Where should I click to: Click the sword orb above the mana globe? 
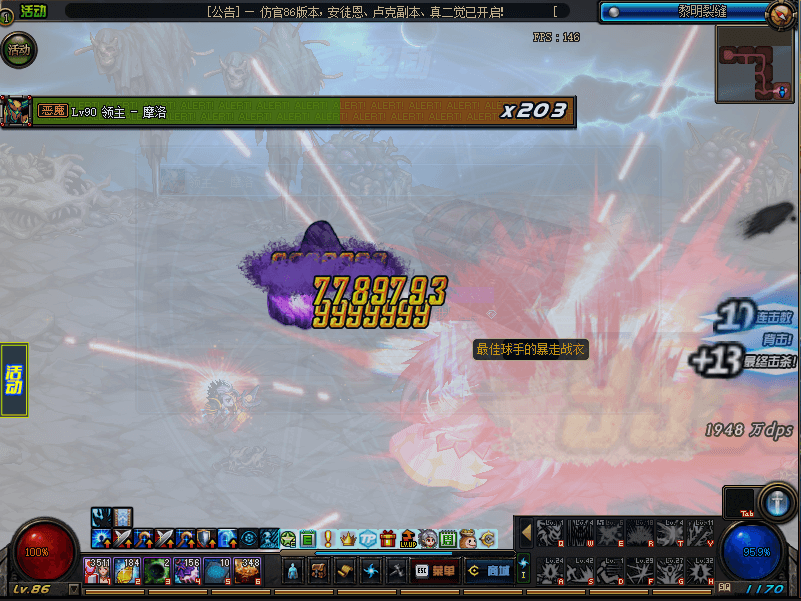[777, 500]
